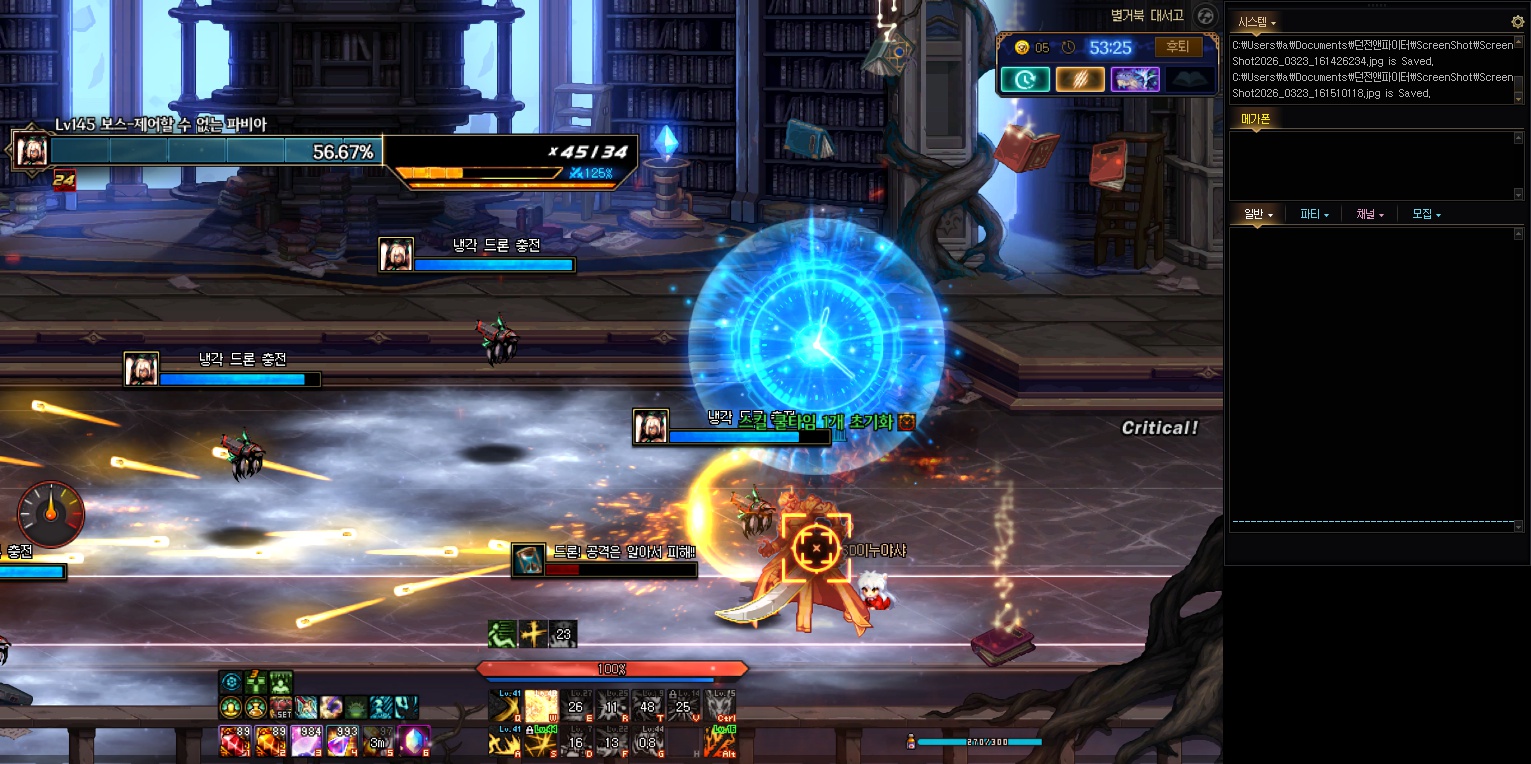Click the purple dragon icon in dungeon panel
This screenshot has height=764, width=1531.
pos(1135,79)
